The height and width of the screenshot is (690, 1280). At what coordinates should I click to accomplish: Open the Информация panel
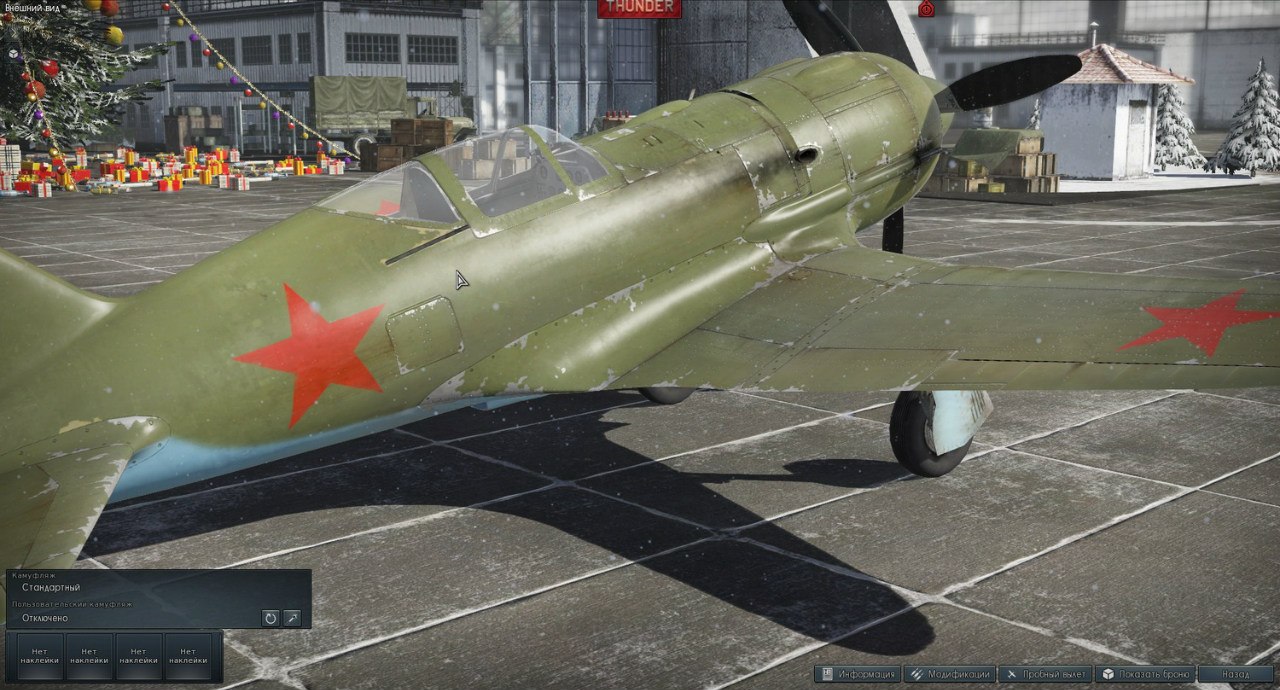858,675
